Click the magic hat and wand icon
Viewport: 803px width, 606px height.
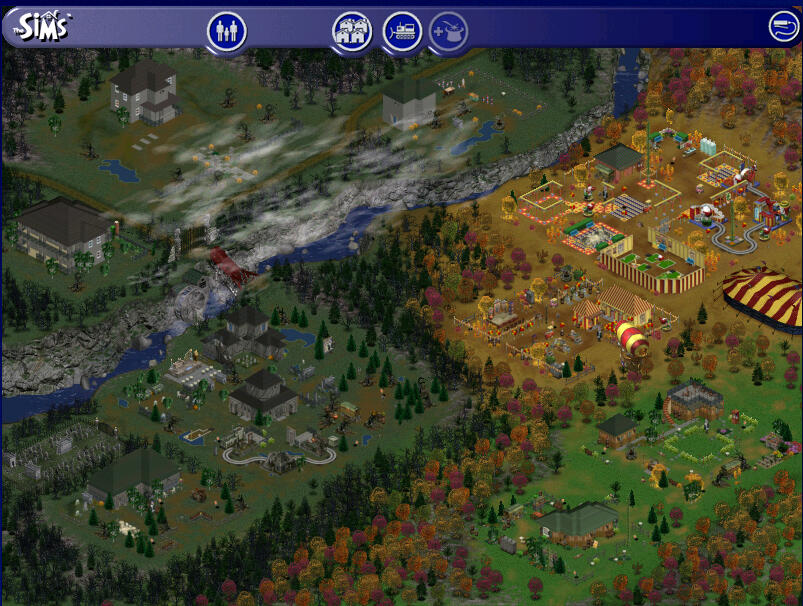pos(449,31)
